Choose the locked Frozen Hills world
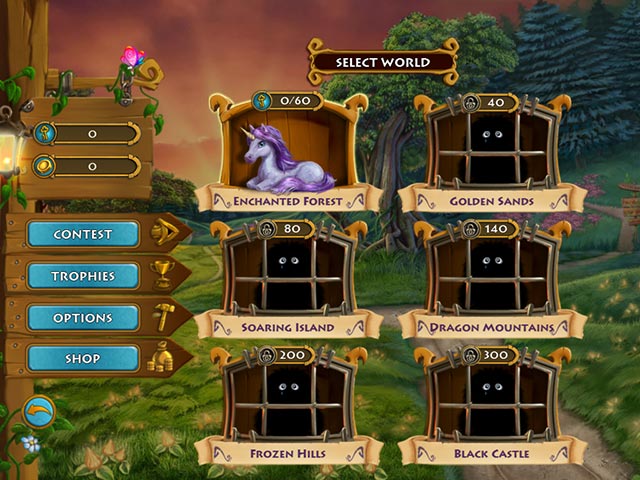Screen dimensions: 640x480 point(288,401)
